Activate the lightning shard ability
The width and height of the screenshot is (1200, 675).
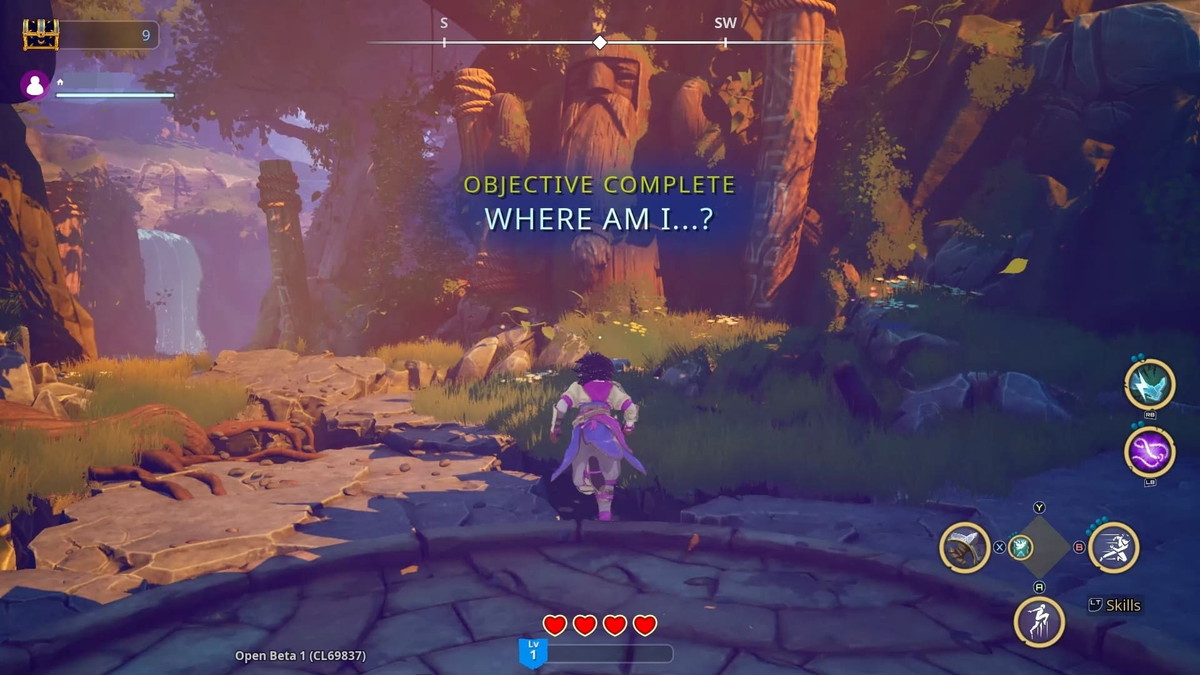[x=1149, y=384]
